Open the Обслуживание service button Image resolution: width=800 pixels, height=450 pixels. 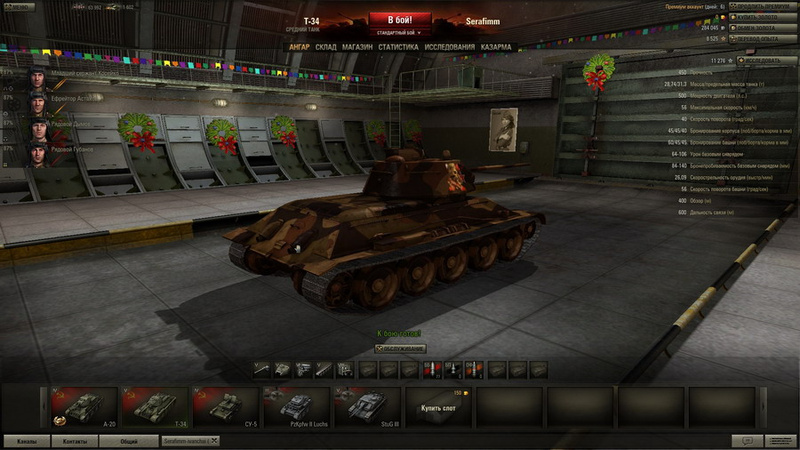(400, 348)
